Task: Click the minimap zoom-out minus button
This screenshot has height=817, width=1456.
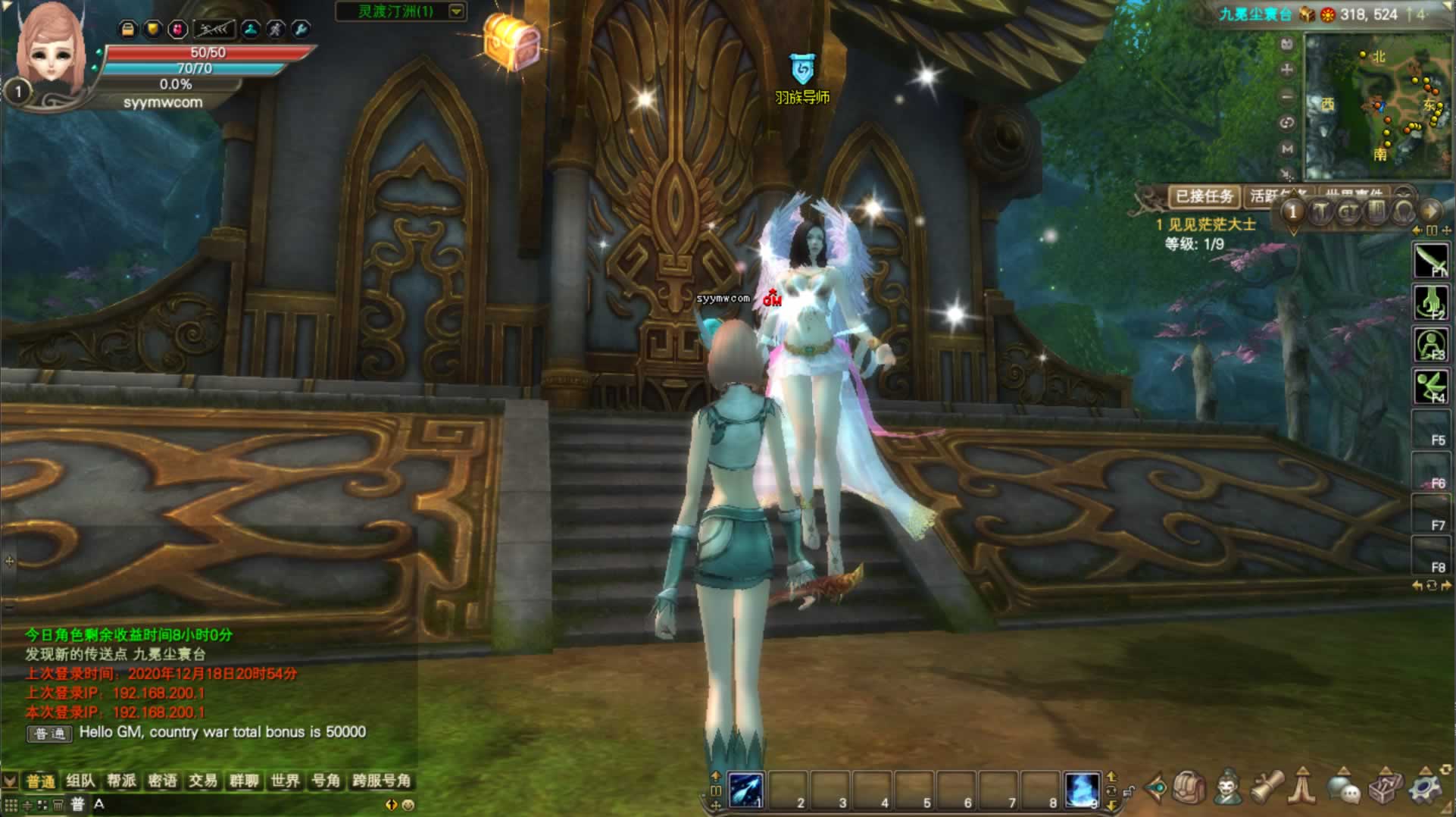Action: [x=1286, y=96]
